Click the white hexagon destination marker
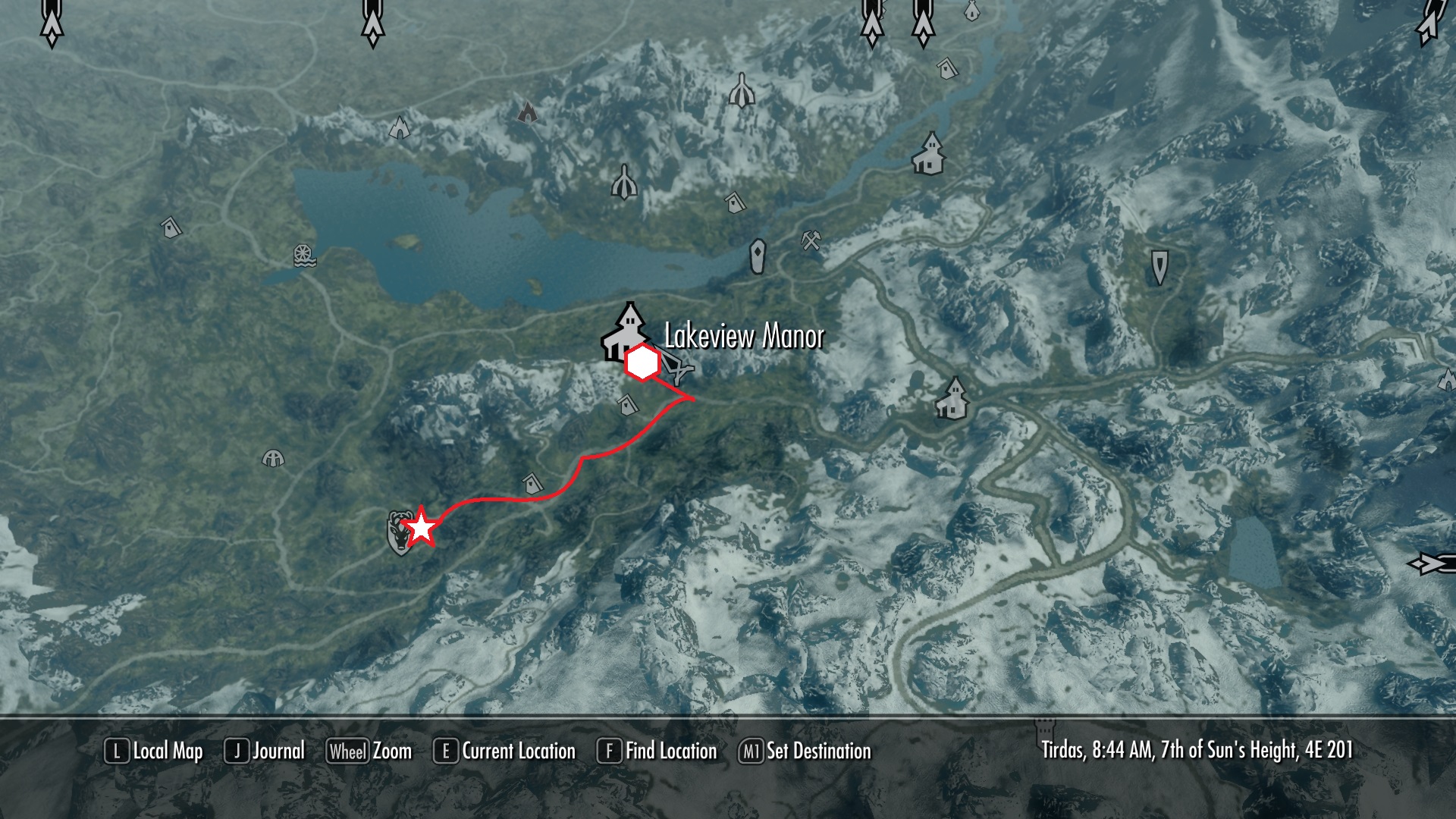Image resolution: width=1456 pixels, height=819 pixels. pos(642,364)
